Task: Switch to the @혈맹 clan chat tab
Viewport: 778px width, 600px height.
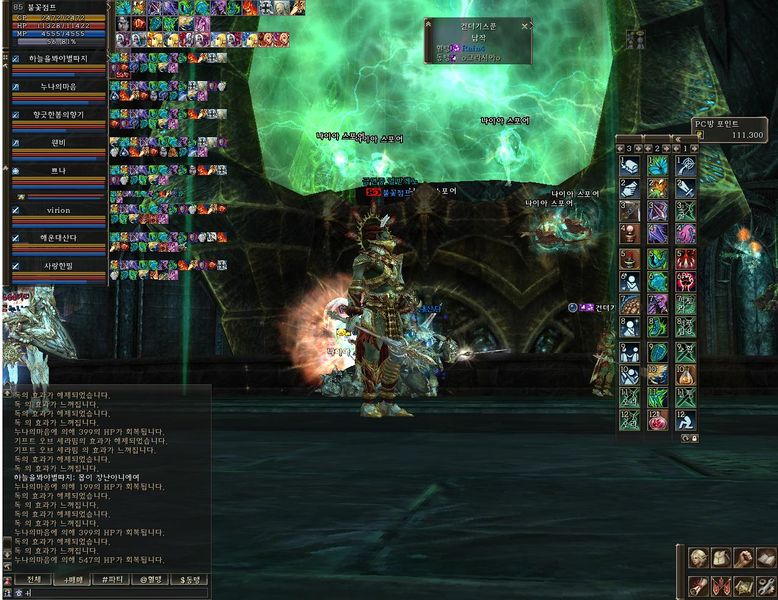Action: (x=152, y=579)
